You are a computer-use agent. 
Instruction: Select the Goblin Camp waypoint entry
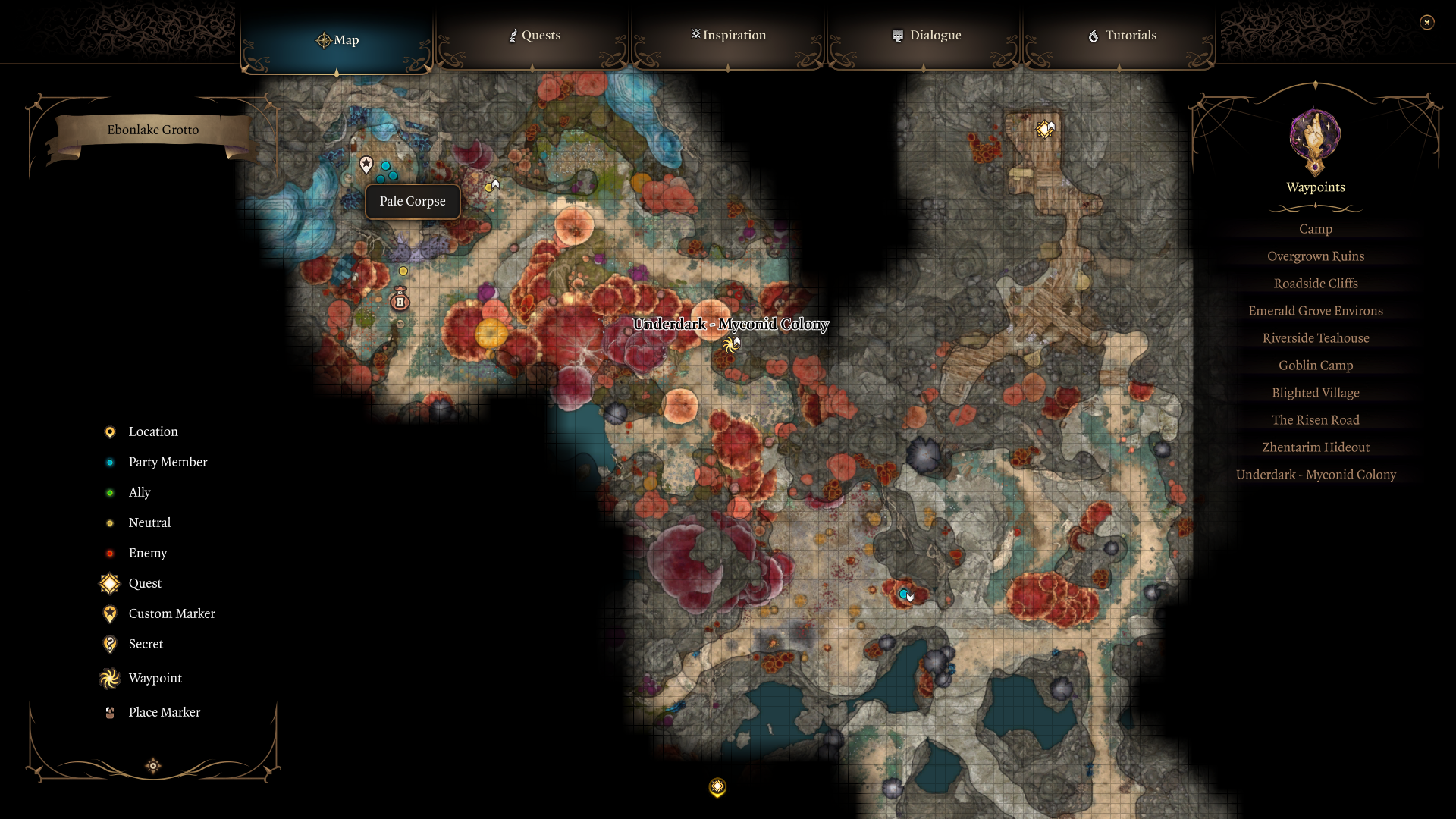pyautogui.click(x=1315, y=365)
